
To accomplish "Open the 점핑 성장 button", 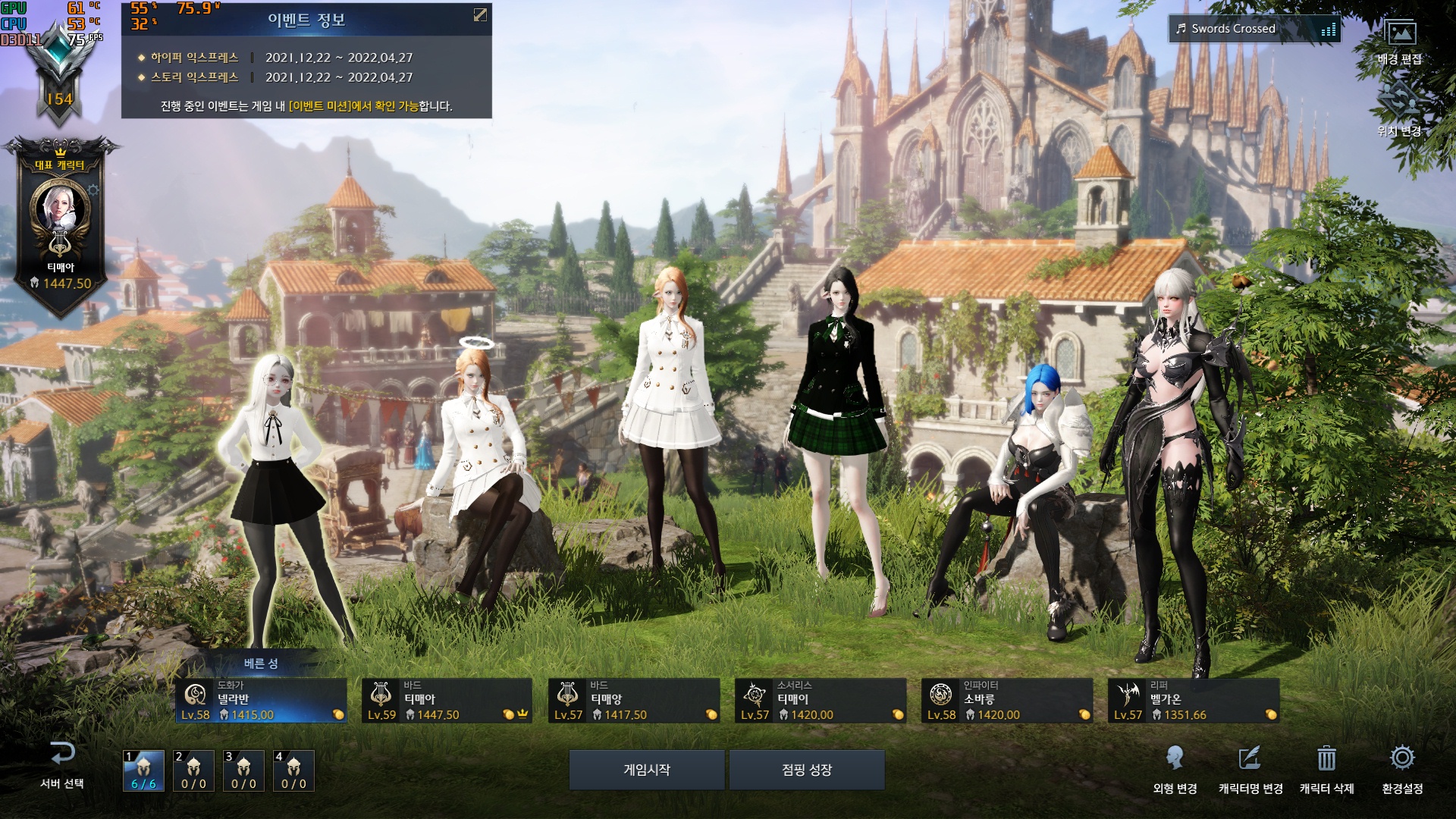I will tap(807, 770).
